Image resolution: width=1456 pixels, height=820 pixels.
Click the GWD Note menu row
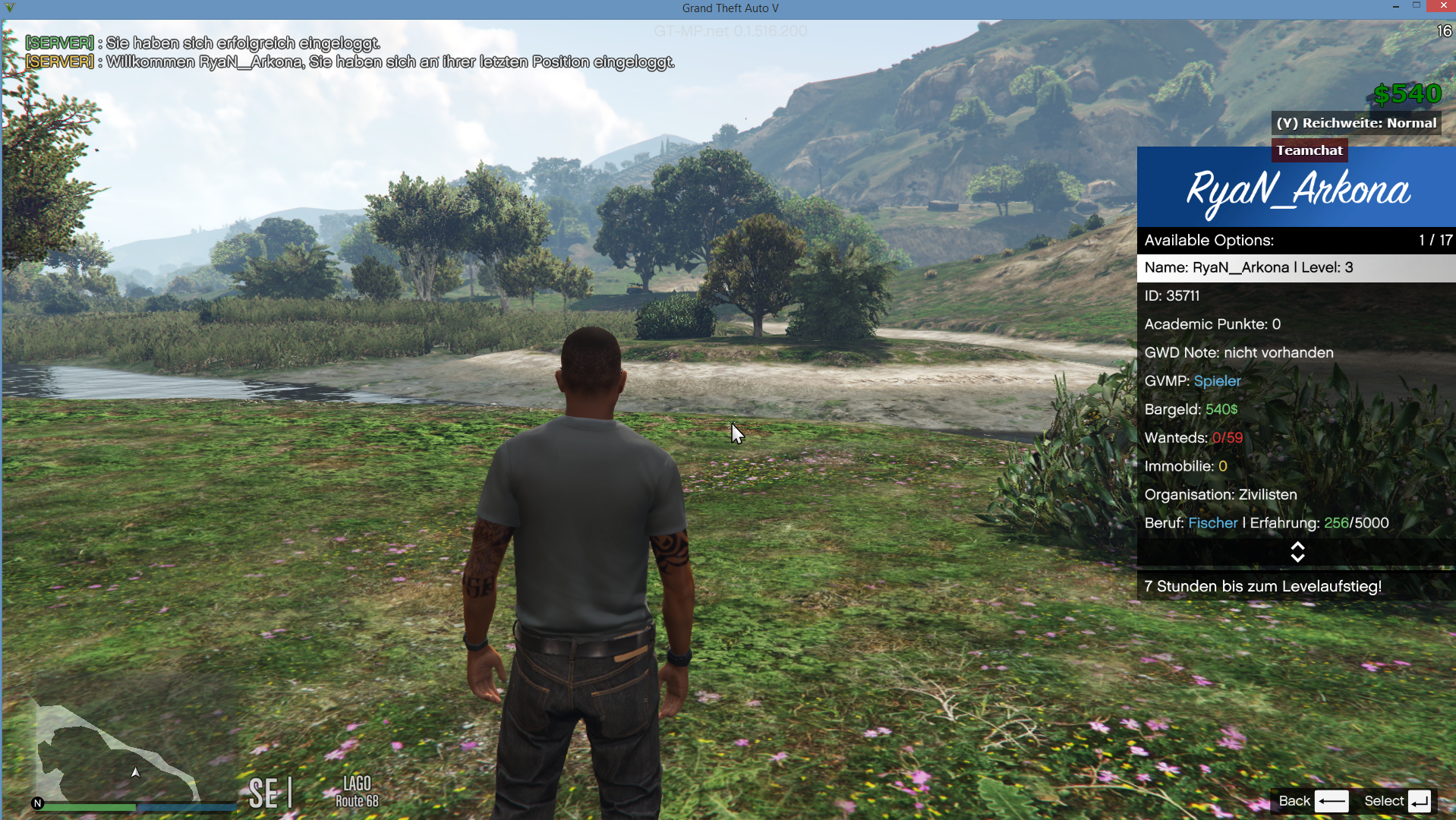pyautogui.click(x=1295, y=353)
